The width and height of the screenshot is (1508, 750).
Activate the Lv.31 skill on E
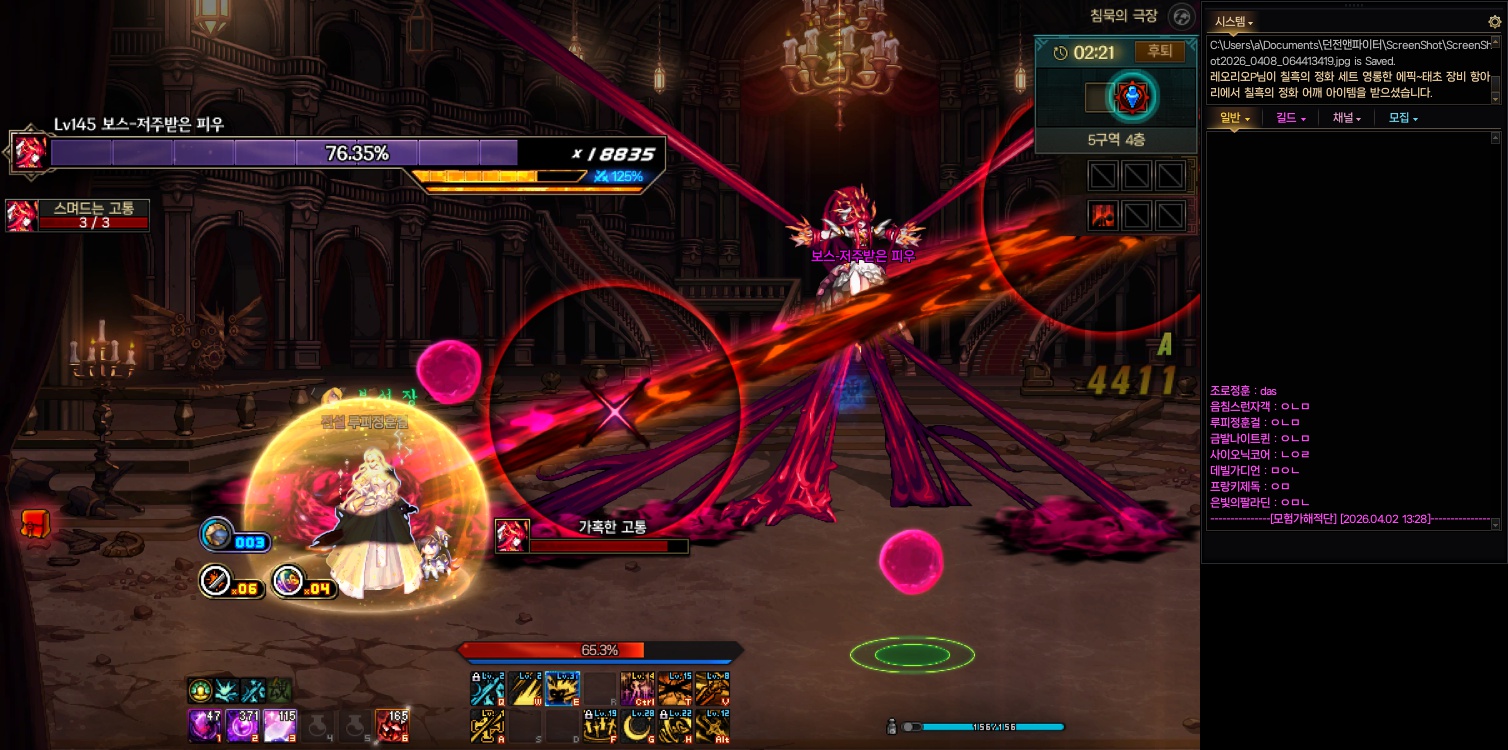(x=562, y=689)
